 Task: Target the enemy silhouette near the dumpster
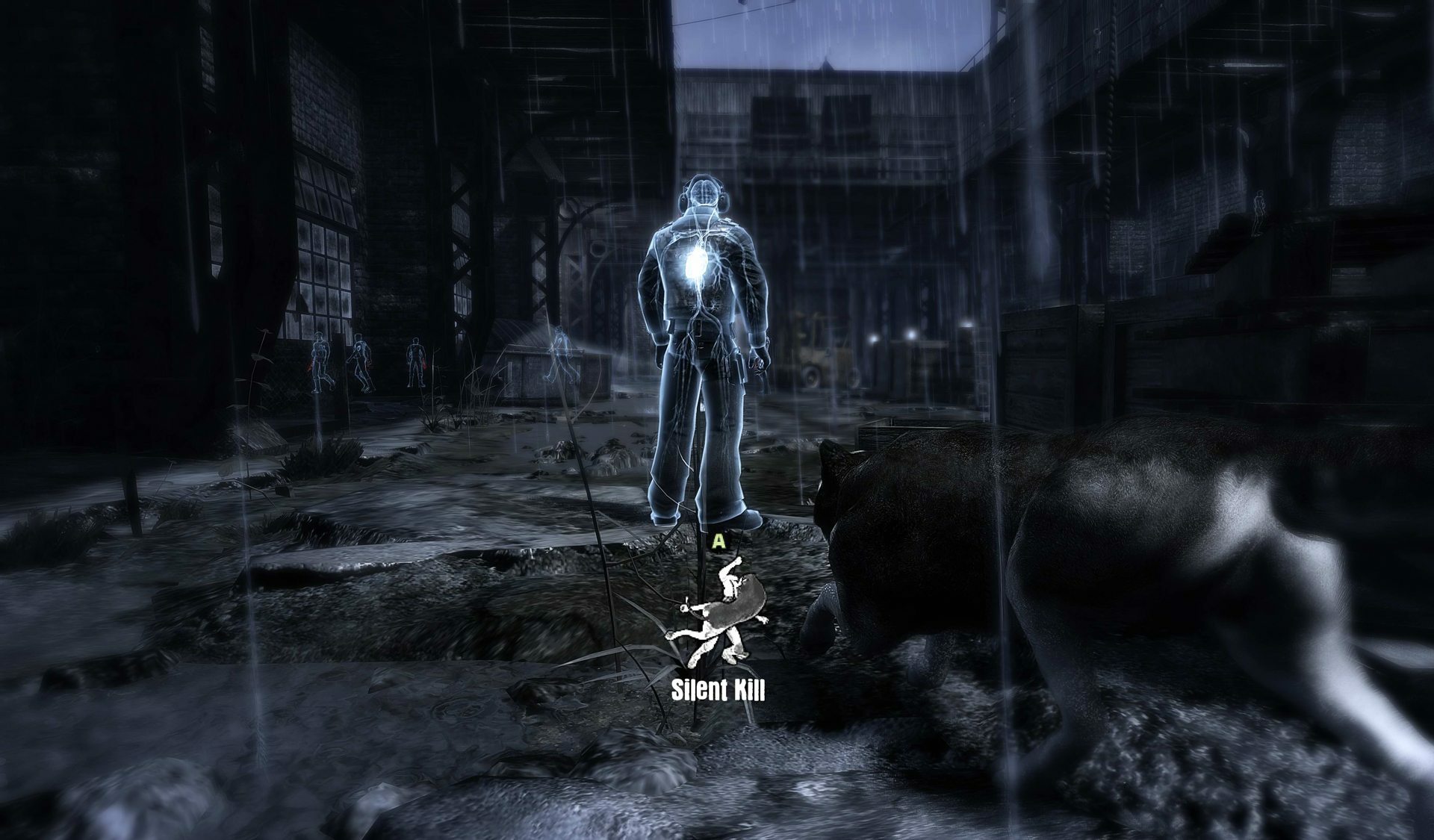point(562,358)
